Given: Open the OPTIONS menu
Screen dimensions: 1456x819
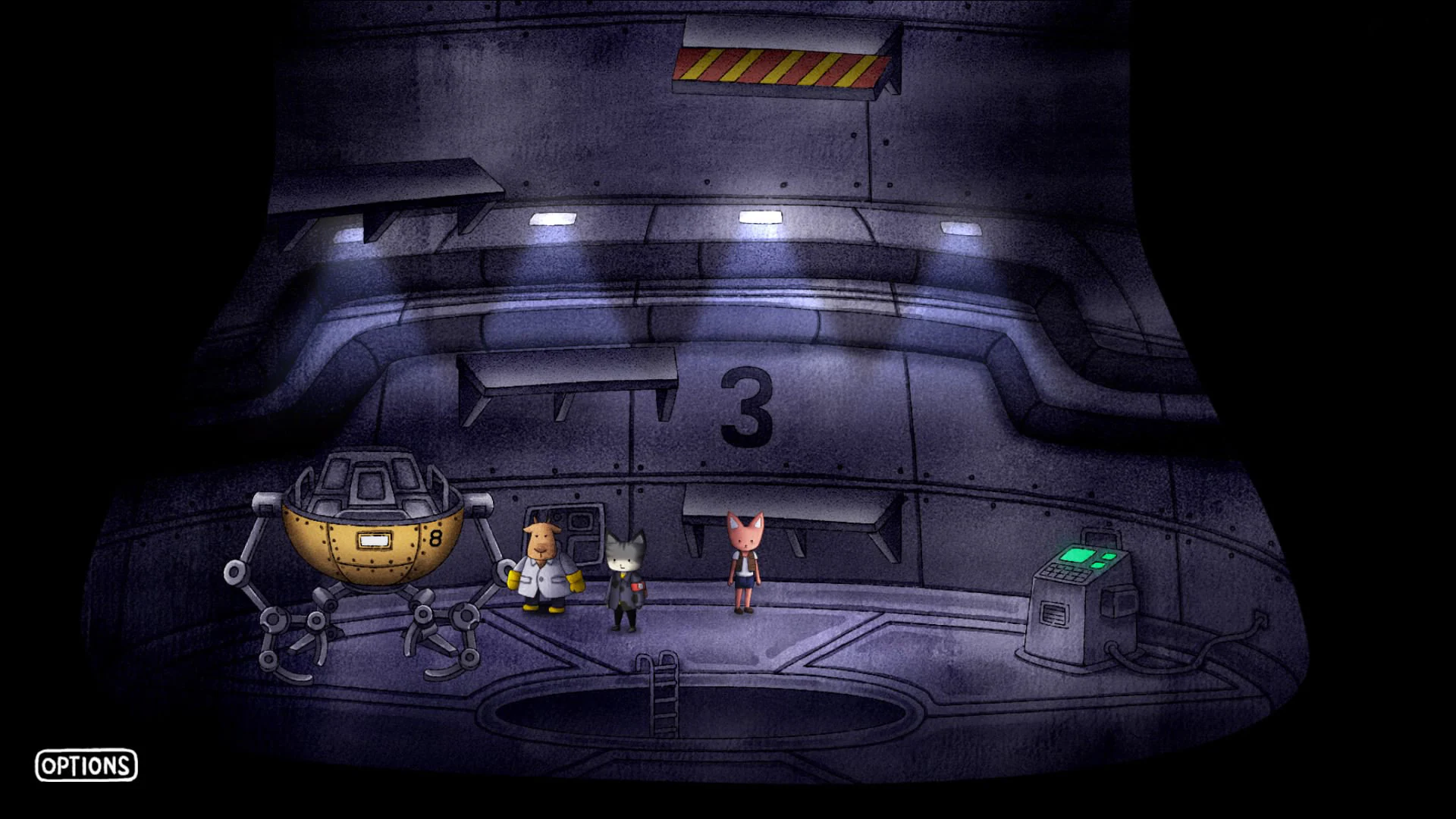Looking at the screenshot, I should 86,767.
